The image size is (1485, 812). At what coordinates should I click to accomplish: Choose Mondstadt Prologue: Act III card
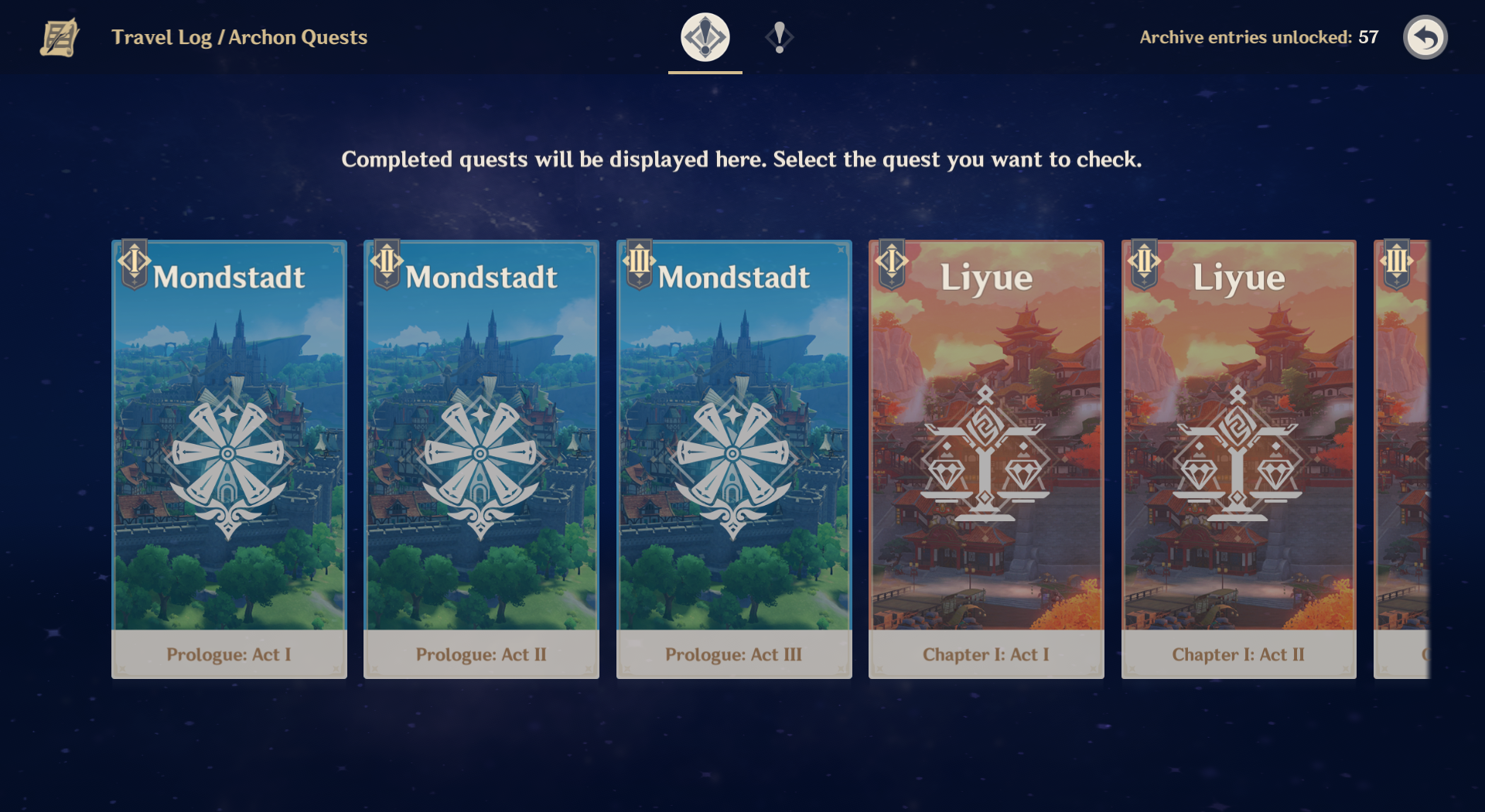(734, 459)
